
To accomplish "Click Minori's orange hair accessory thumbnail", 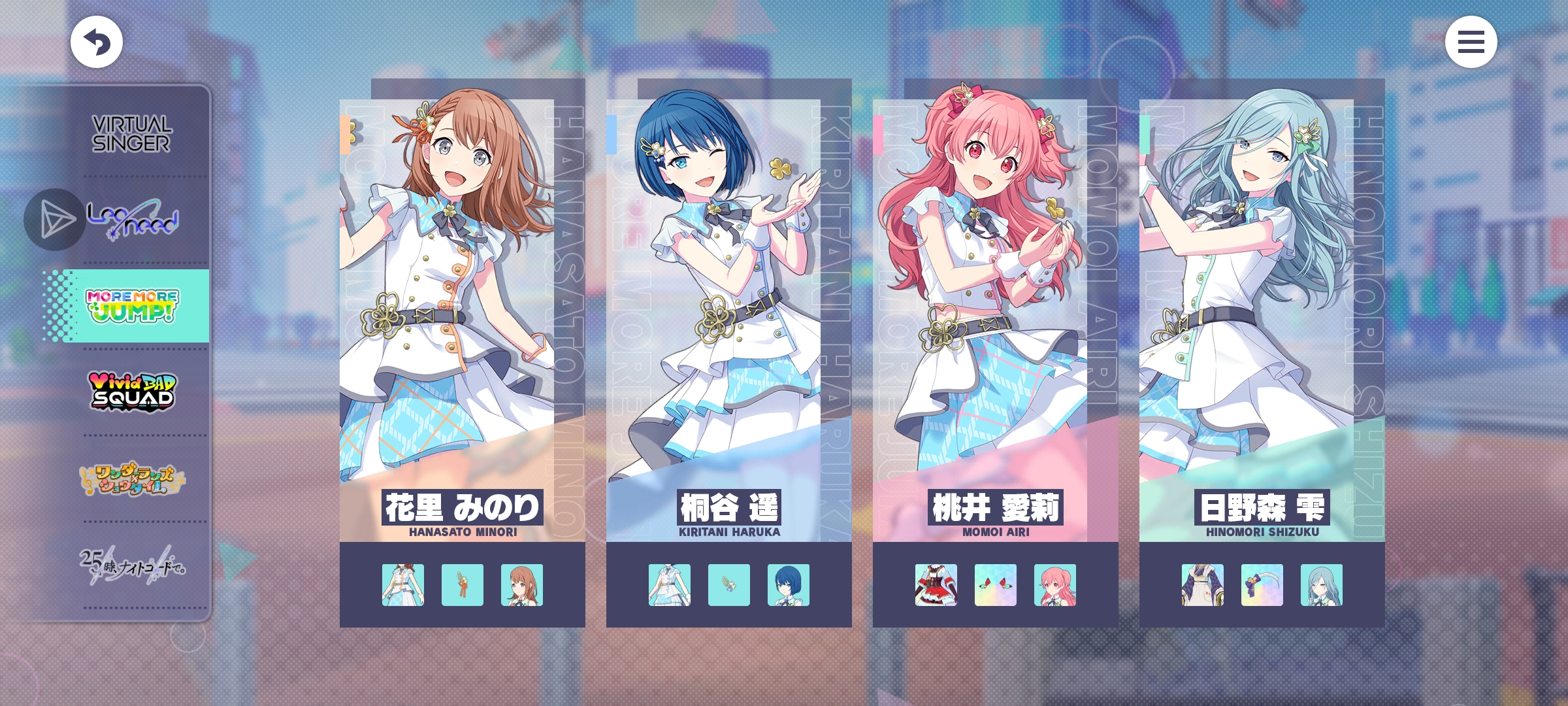I will click(x=463, y=585).
